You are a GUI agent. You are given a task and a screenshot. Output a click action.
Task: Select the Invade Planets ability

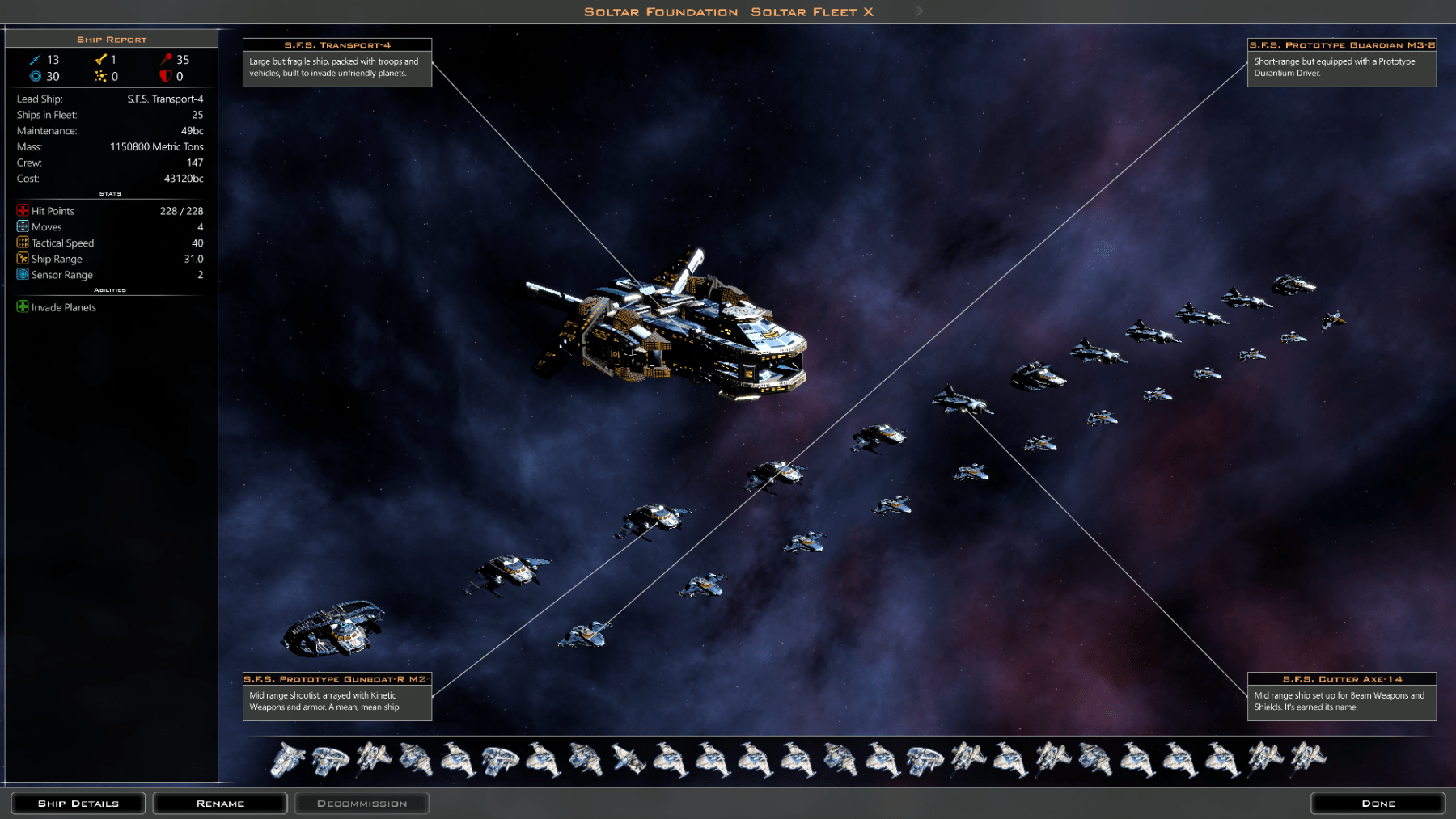63,307
